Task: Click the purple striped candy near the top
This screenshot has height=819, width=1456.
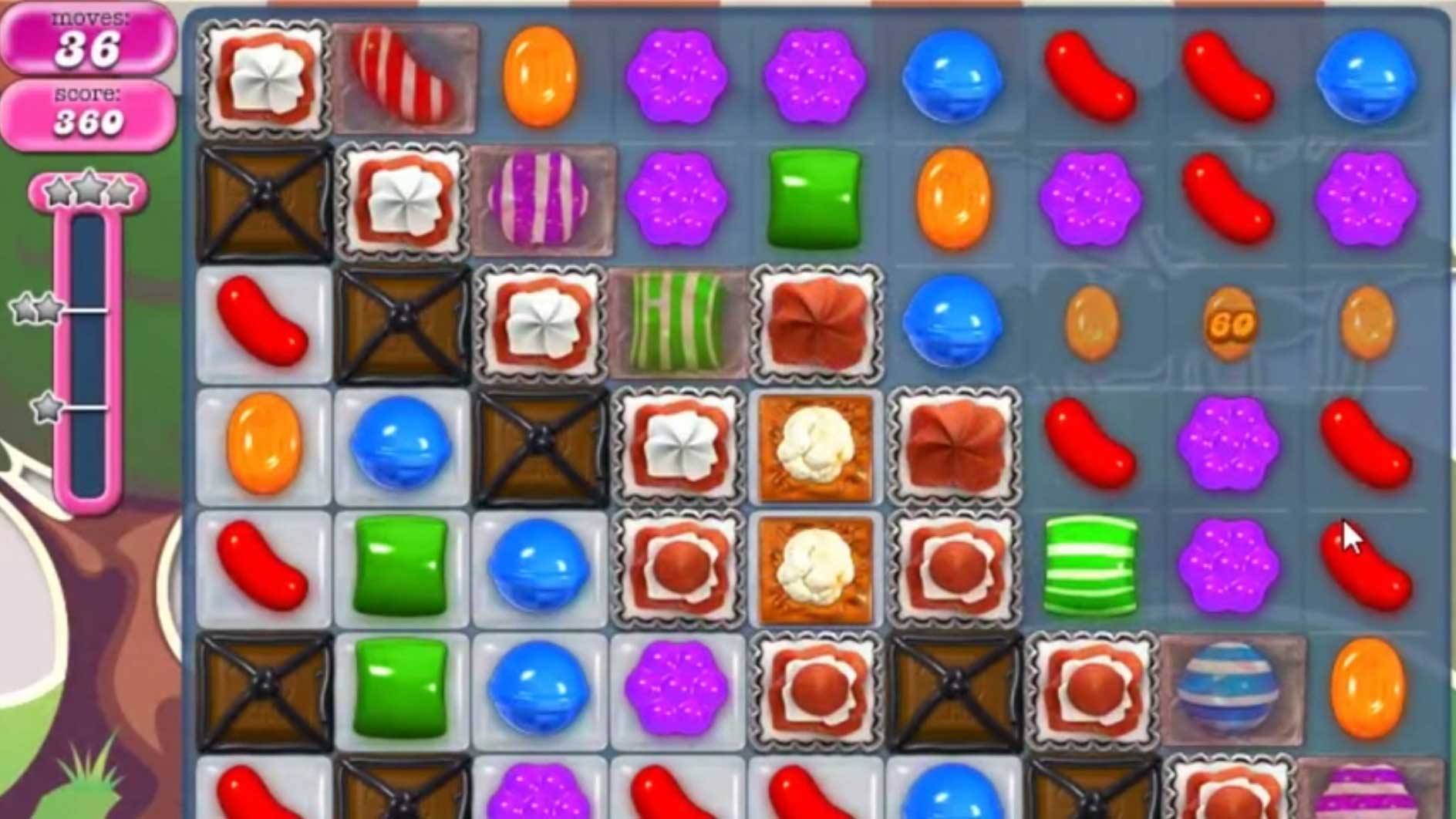Action: [540, 201]
